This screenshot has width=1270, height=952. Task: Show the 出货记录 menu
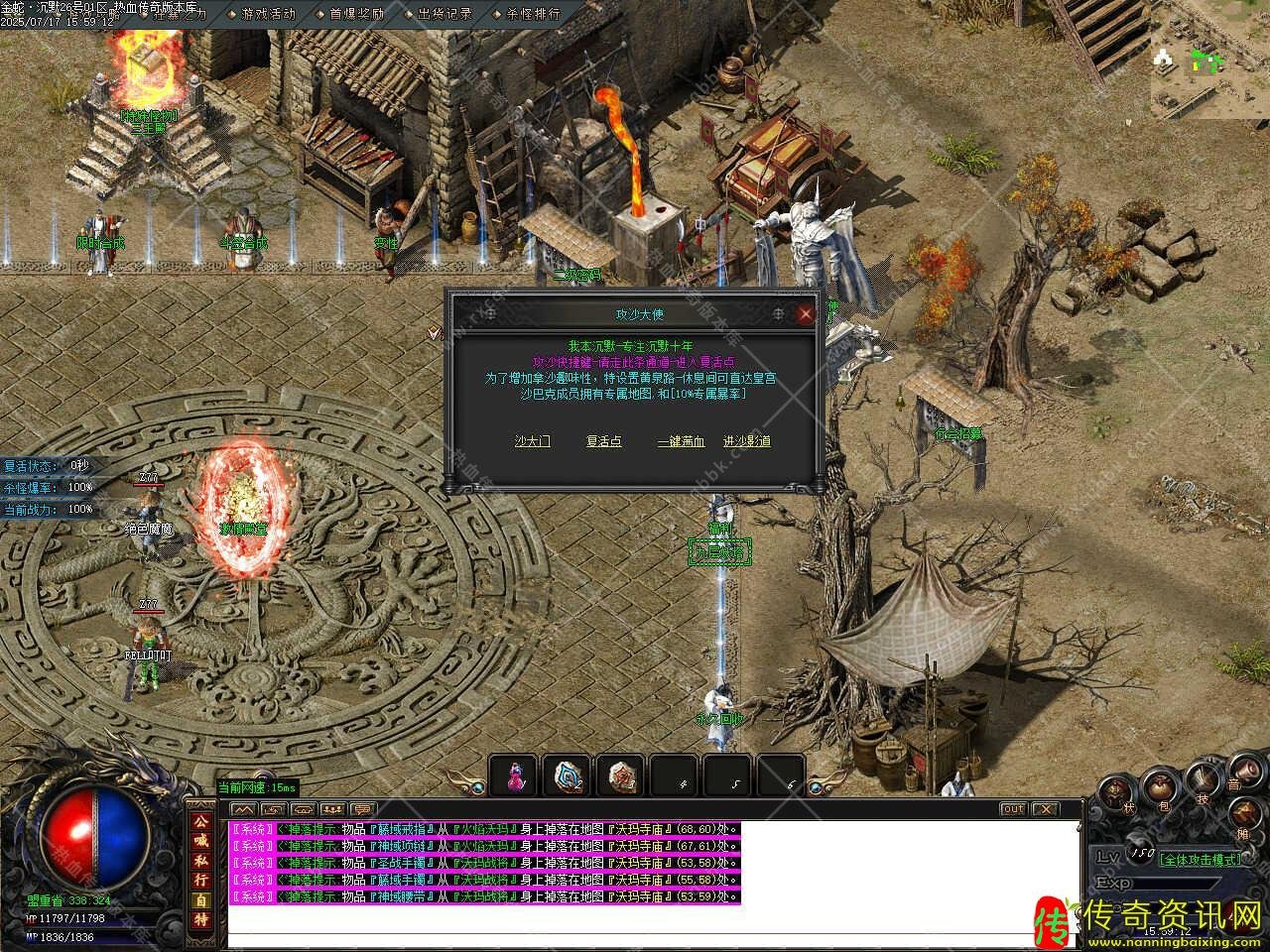pos(444,14)
